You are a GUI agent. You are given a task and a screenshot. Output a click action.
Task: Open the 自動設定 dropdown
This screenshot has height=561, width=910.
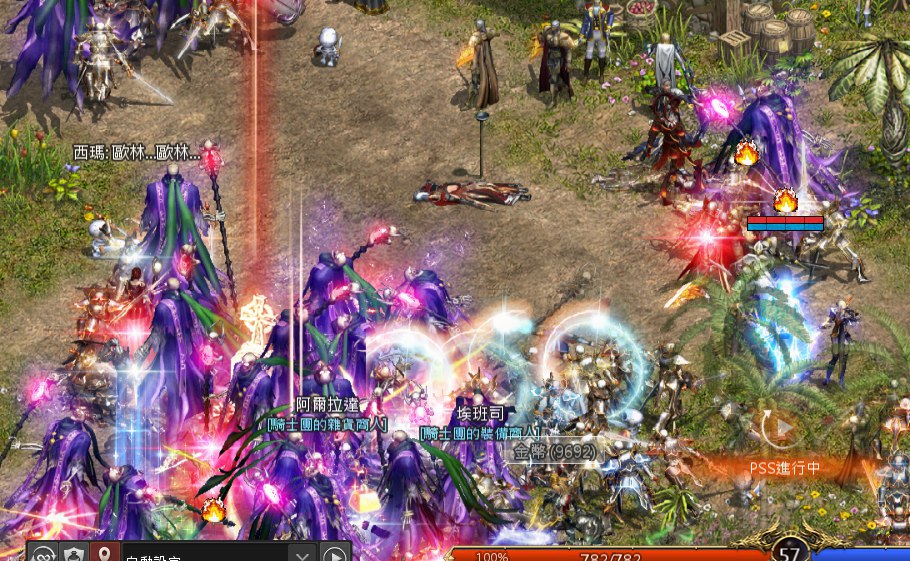302,555
